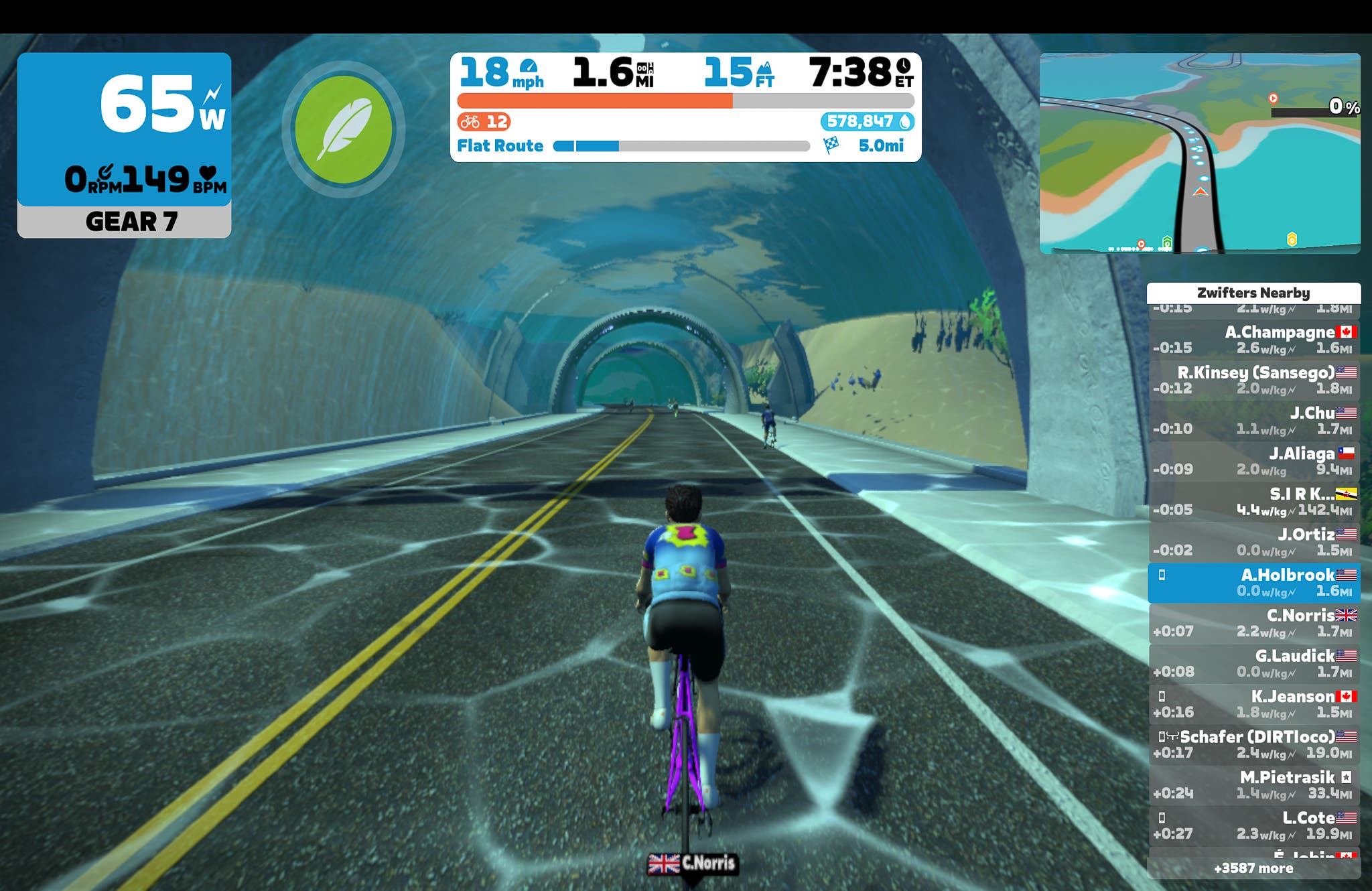Click the orange bicycle riders-count icon
This screenshot has width=1372, height=891.
click(470, 121)
